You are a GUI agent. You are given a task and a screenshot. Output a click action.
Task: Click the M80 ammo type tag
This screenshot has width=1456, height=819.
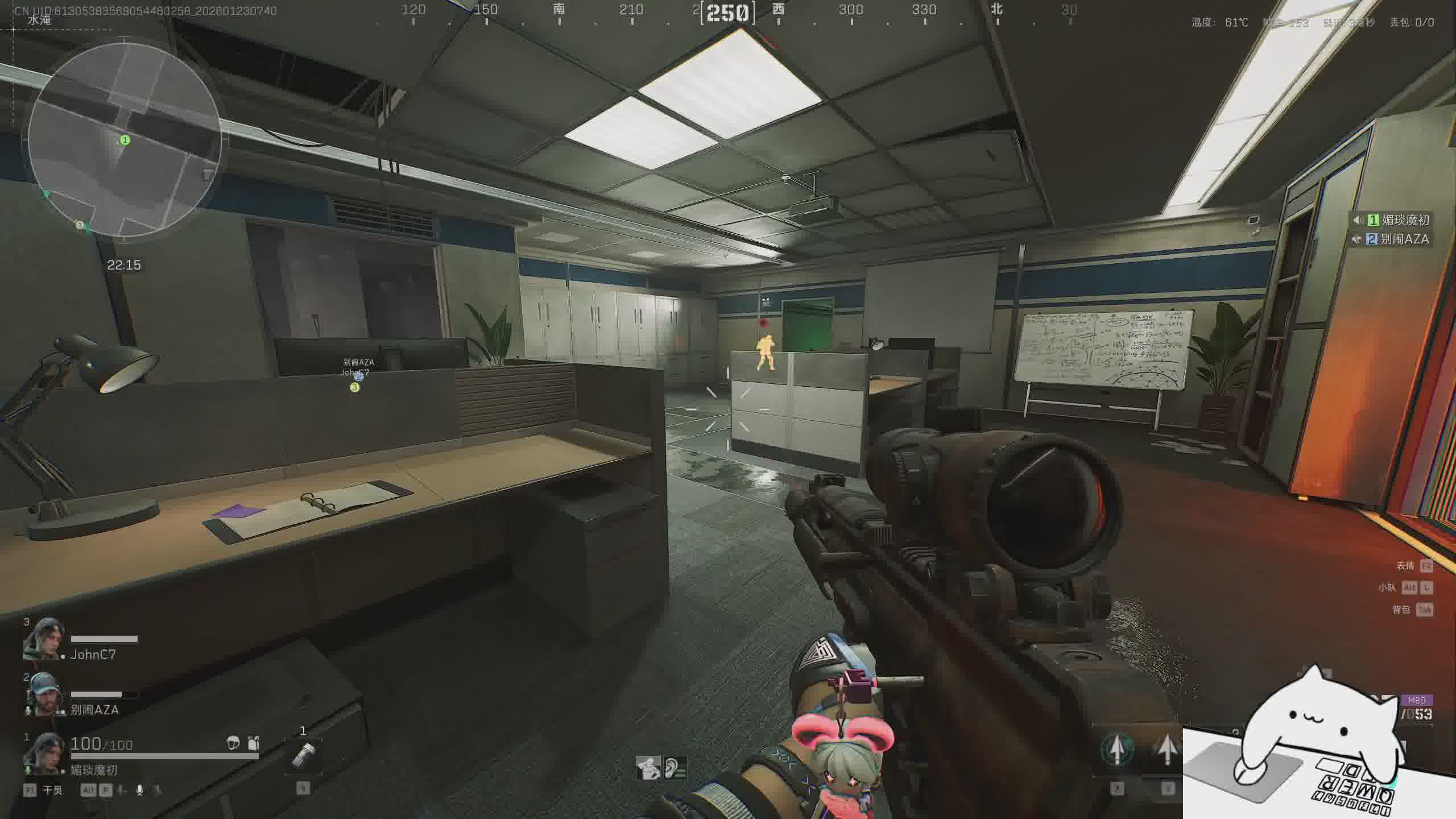[1416, 700]
